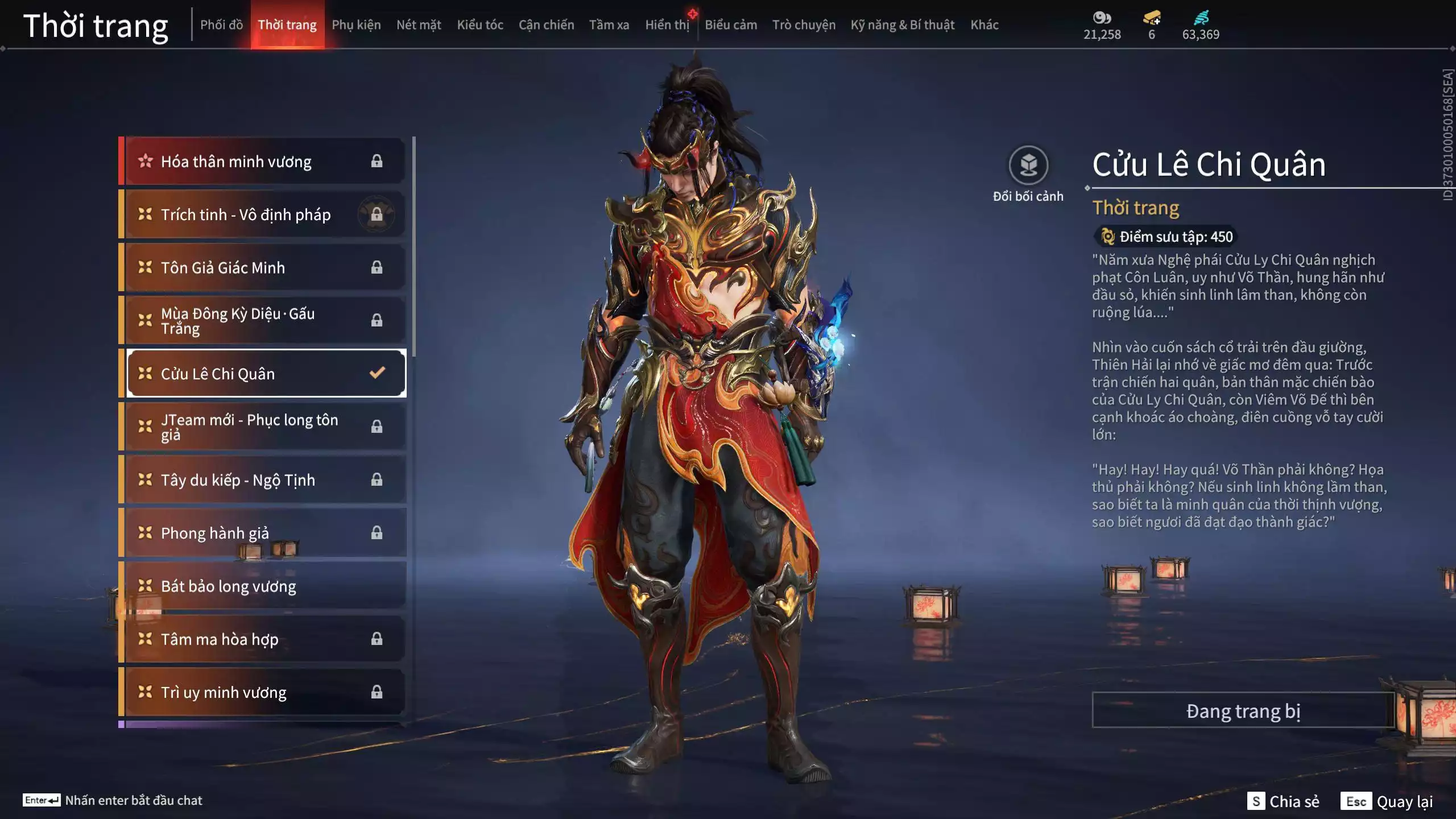Click the coin currency icon showing 21,258

point(1102,17)
